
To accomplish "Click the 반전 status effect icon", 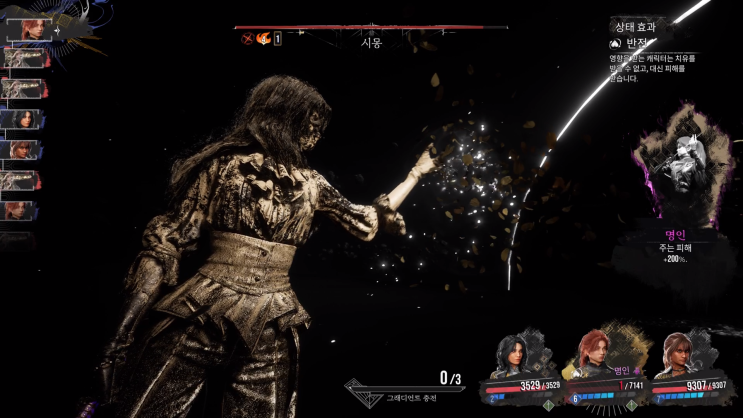I will click(615, 44).
